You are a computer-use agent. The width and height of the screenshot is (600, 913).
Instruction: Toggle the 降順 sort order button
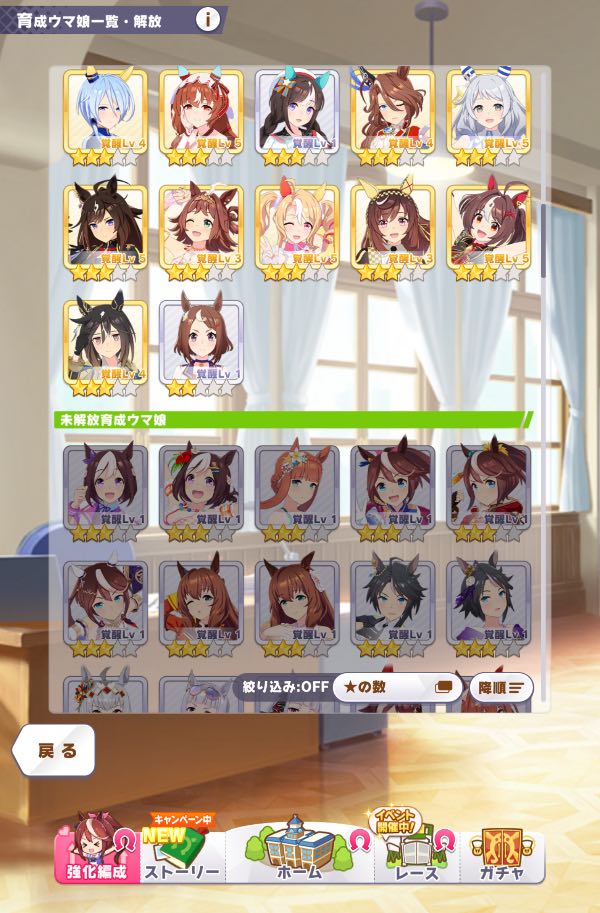coord(500,687)
